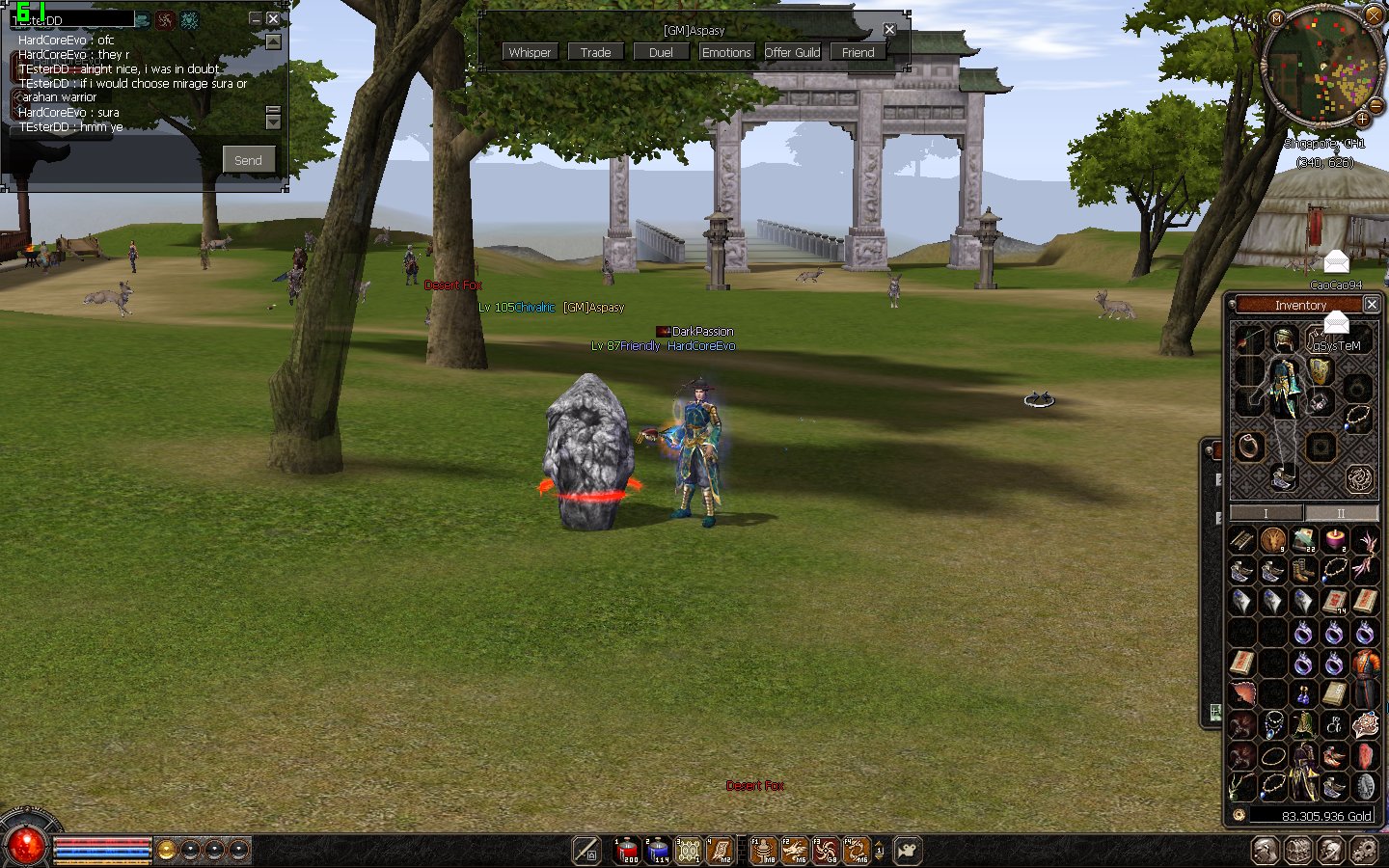
Task: Open the Emotions option
Action: [x=726, y=52]
